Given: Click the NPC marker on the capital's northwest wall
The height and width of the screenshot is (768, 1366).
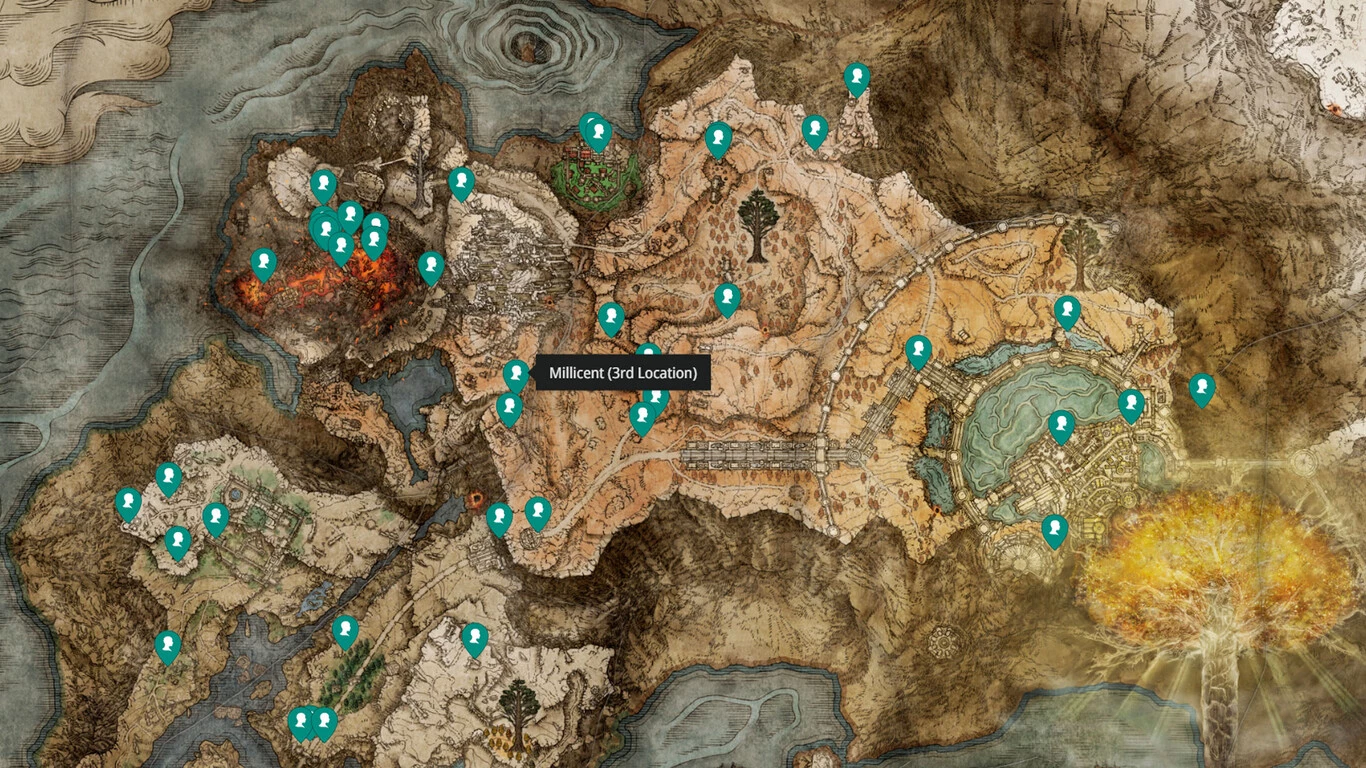Looking at the screenshot, I should [x=918, y=351].
